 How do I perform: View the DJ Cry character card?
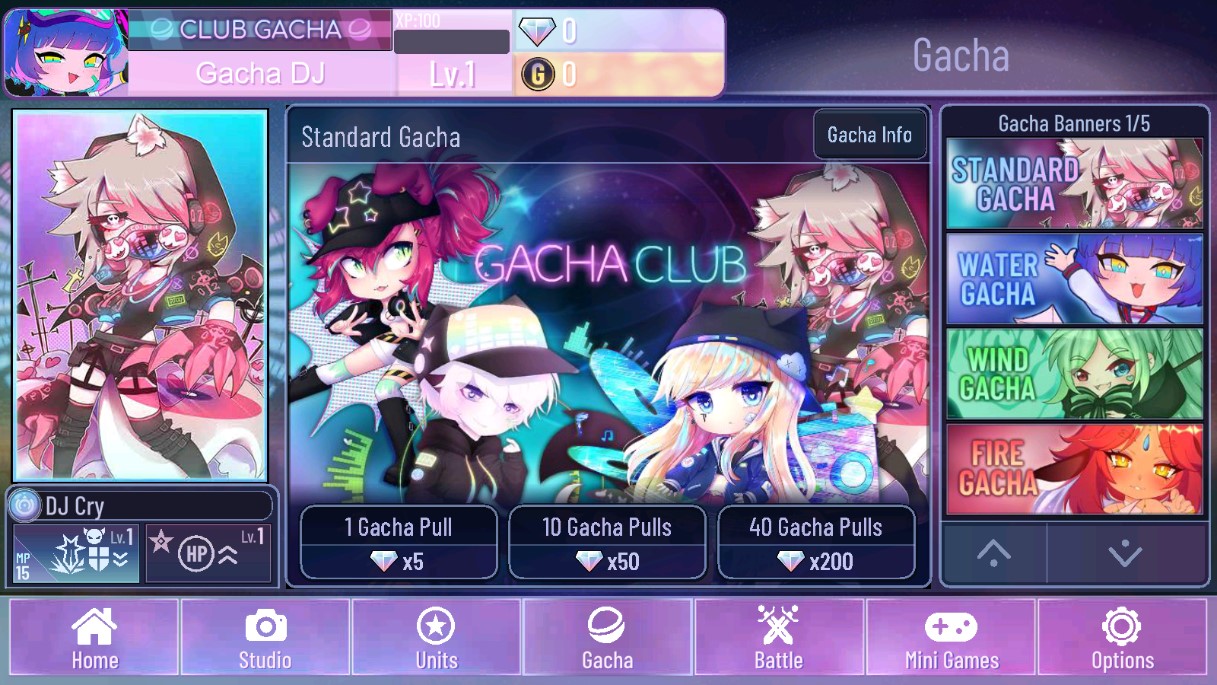[140, 295]
